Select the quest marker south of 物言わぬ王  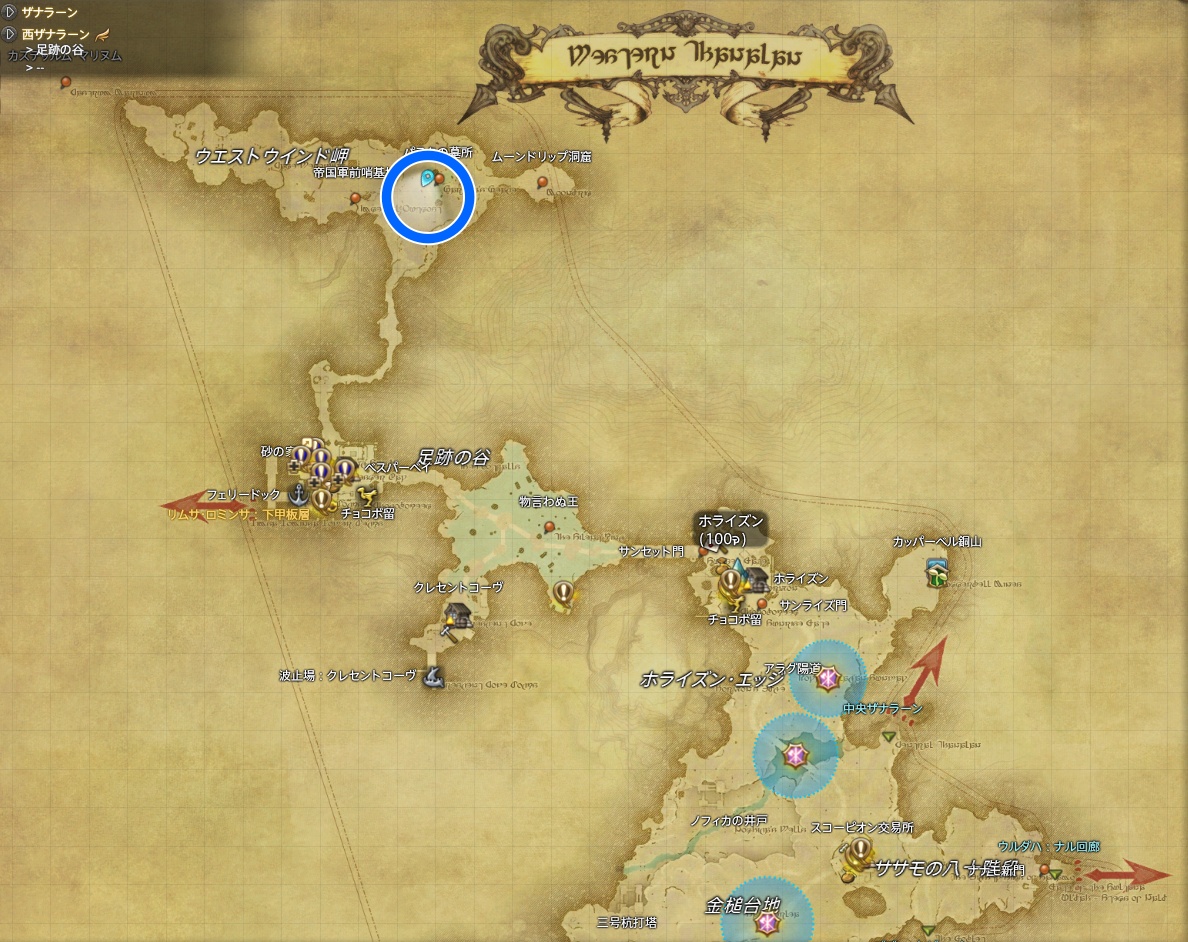pyautogui.click(x=563, y=592)
